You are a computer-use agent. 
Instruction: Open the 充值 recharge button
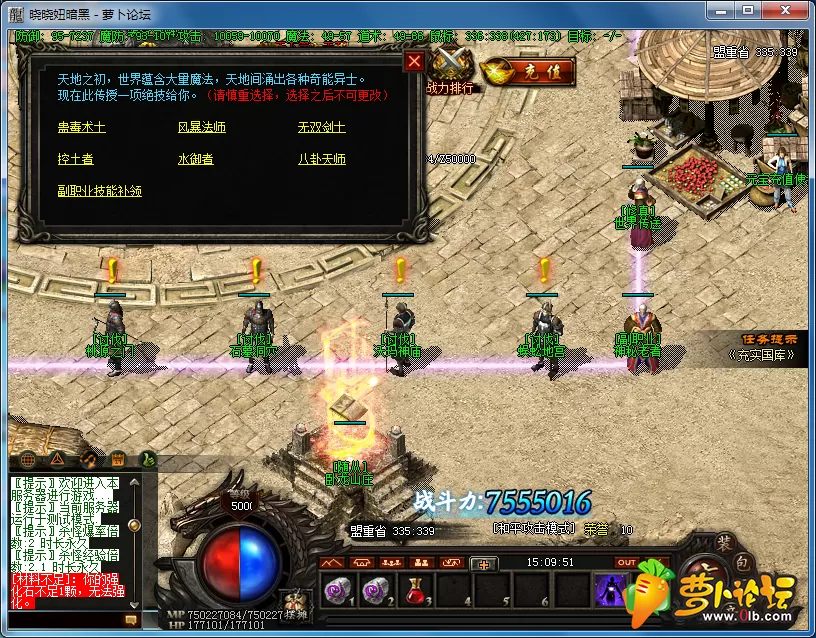[528, 70]
